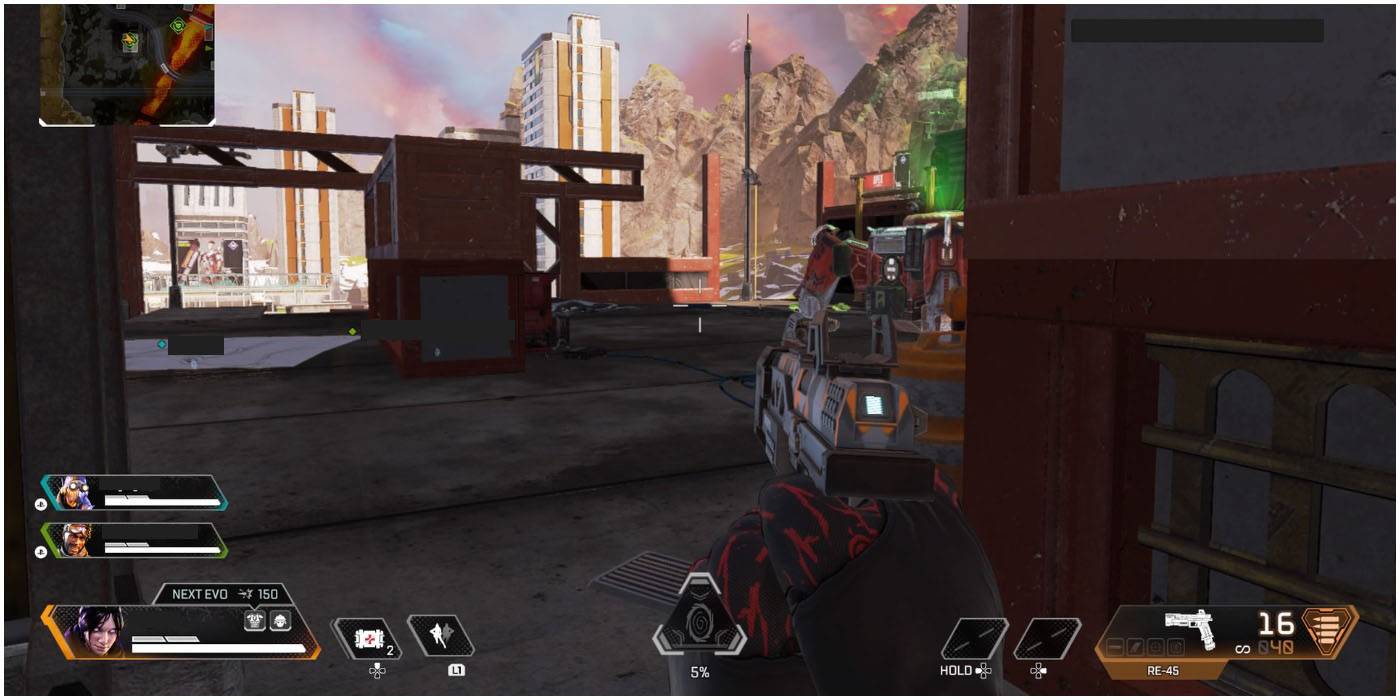
Task: Select the Mirage teammate banner
Action: 135,540
